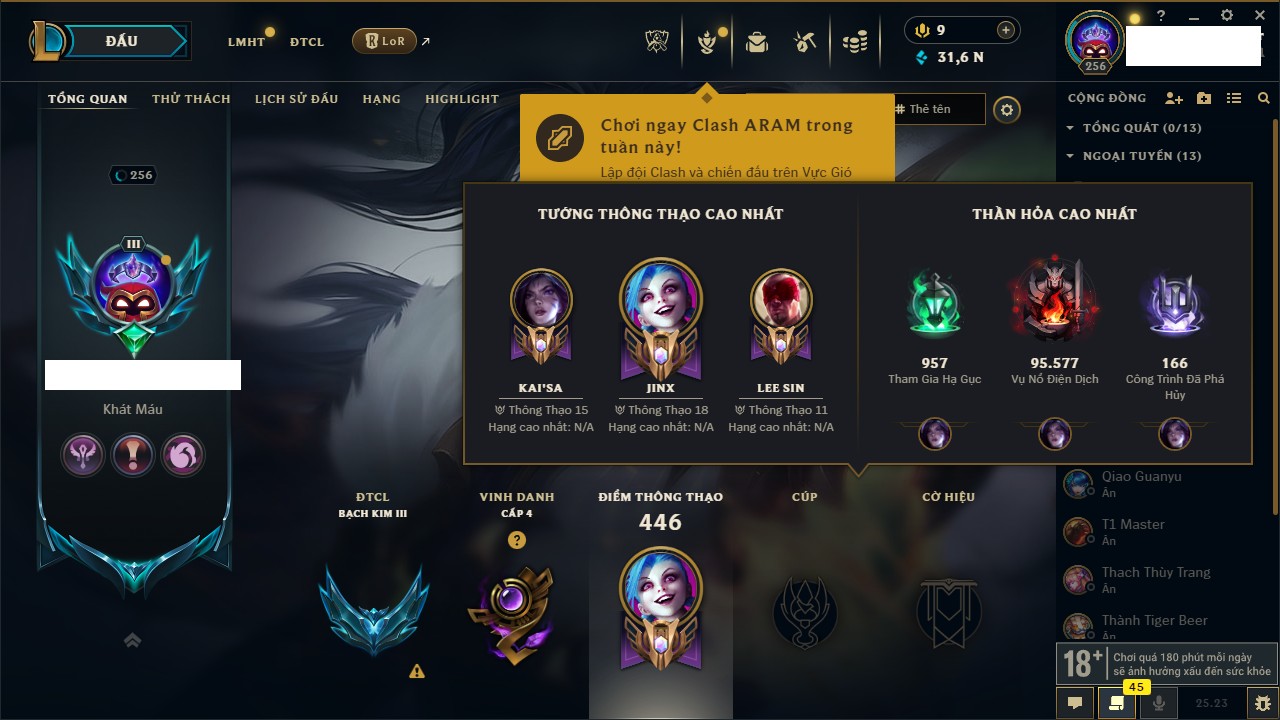This screenshot has height=720, width=1280.
Task: Close the client window
Action: point(1257,16)
